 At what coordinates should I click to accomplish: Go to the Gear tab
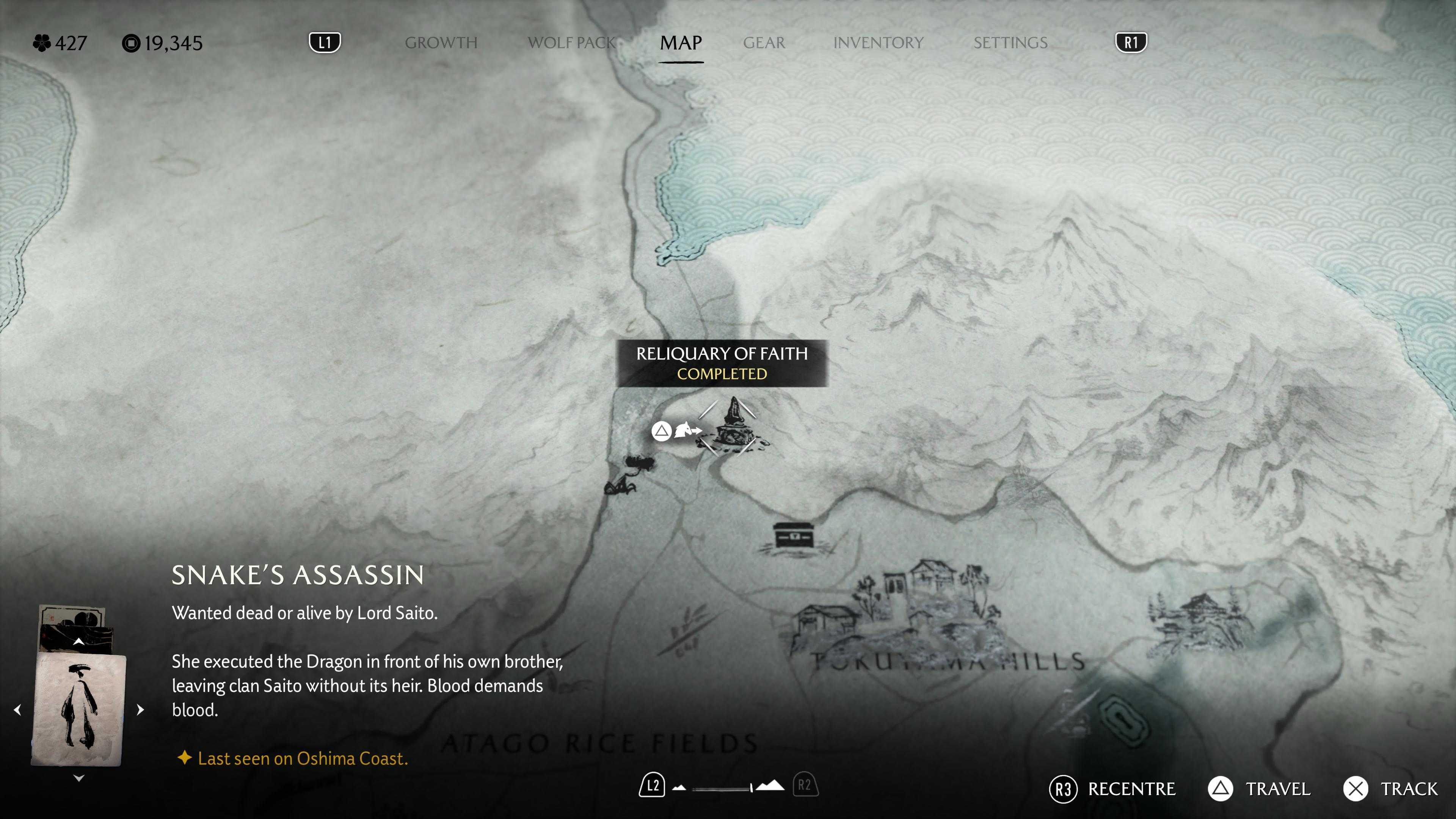(x=764, y=43)
